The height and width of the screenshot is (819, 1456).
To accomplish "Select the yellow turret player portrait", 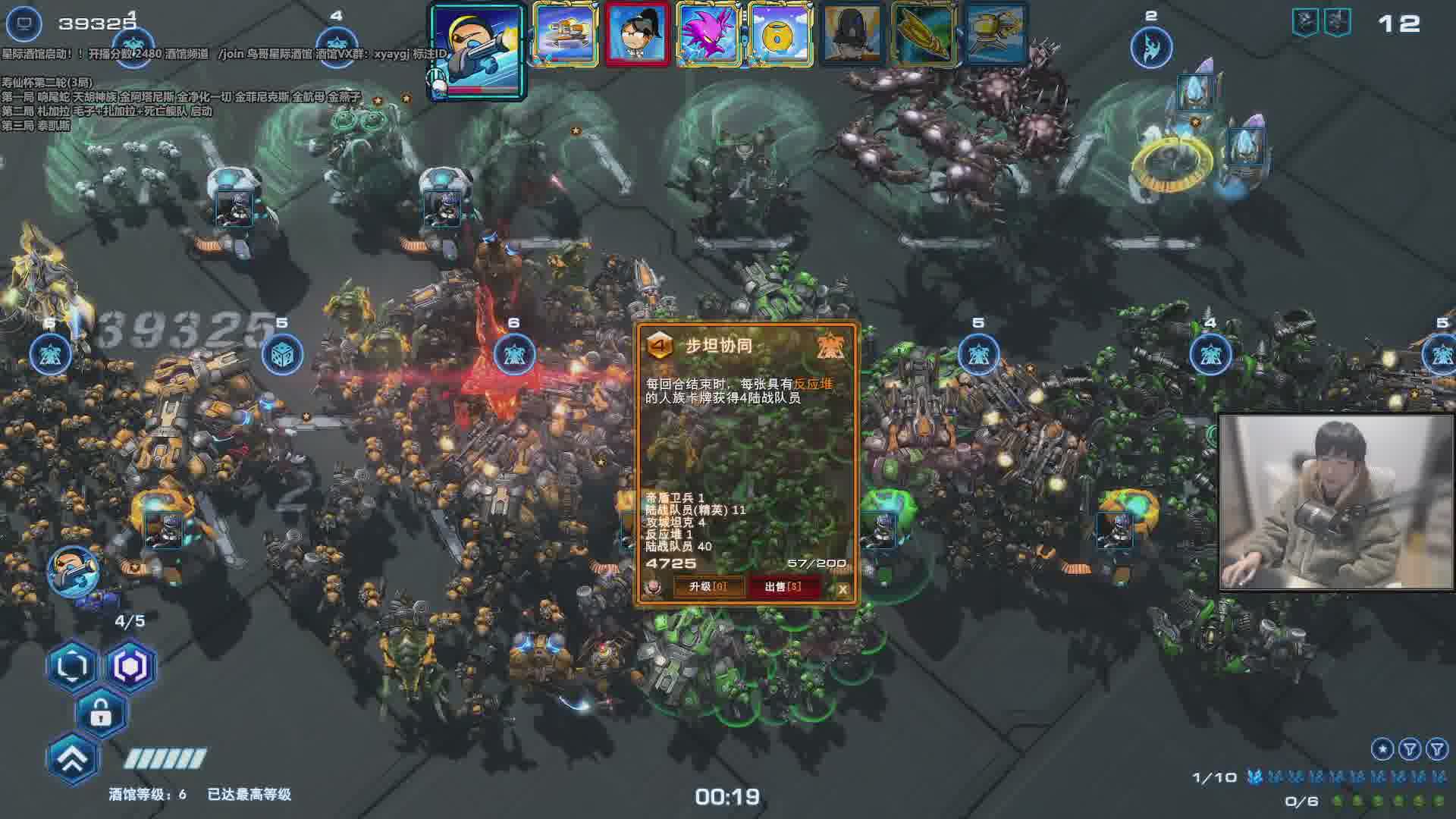I will 996,34.
